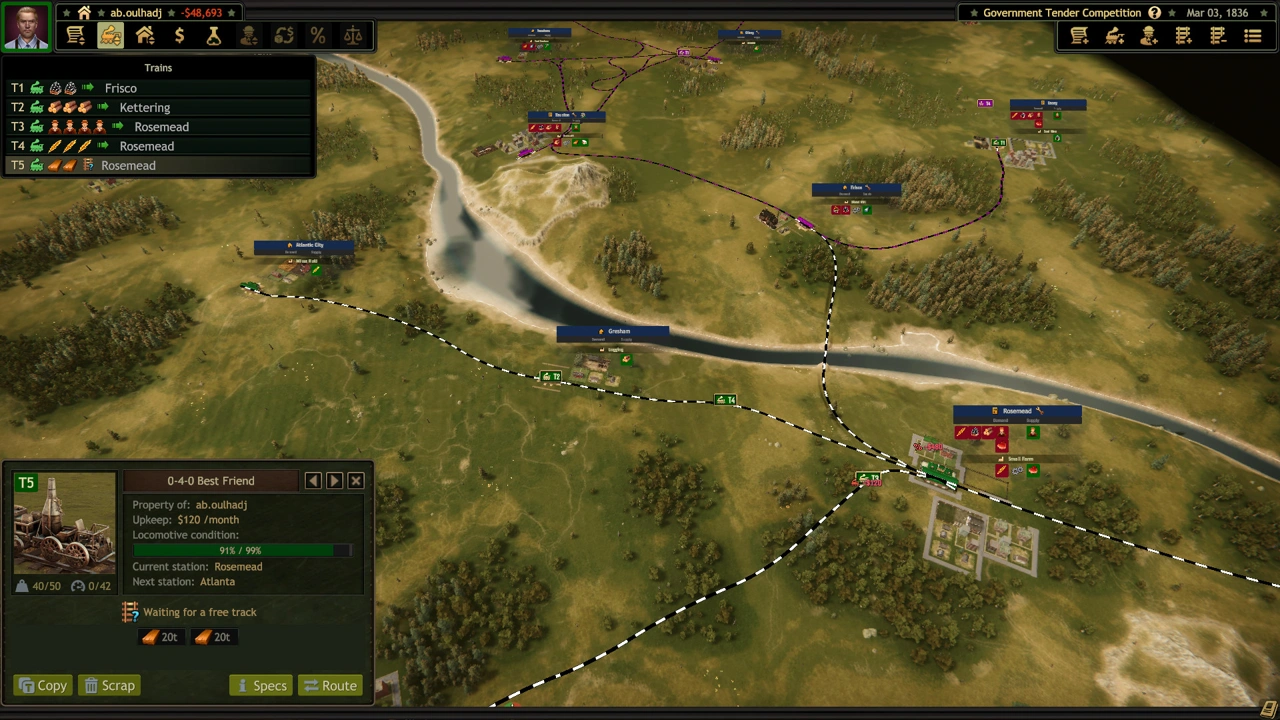Screen dimensions: 1280x720
Task: Copy the 0-4-0 Best Friend train
Action: [x=42, y=685]
